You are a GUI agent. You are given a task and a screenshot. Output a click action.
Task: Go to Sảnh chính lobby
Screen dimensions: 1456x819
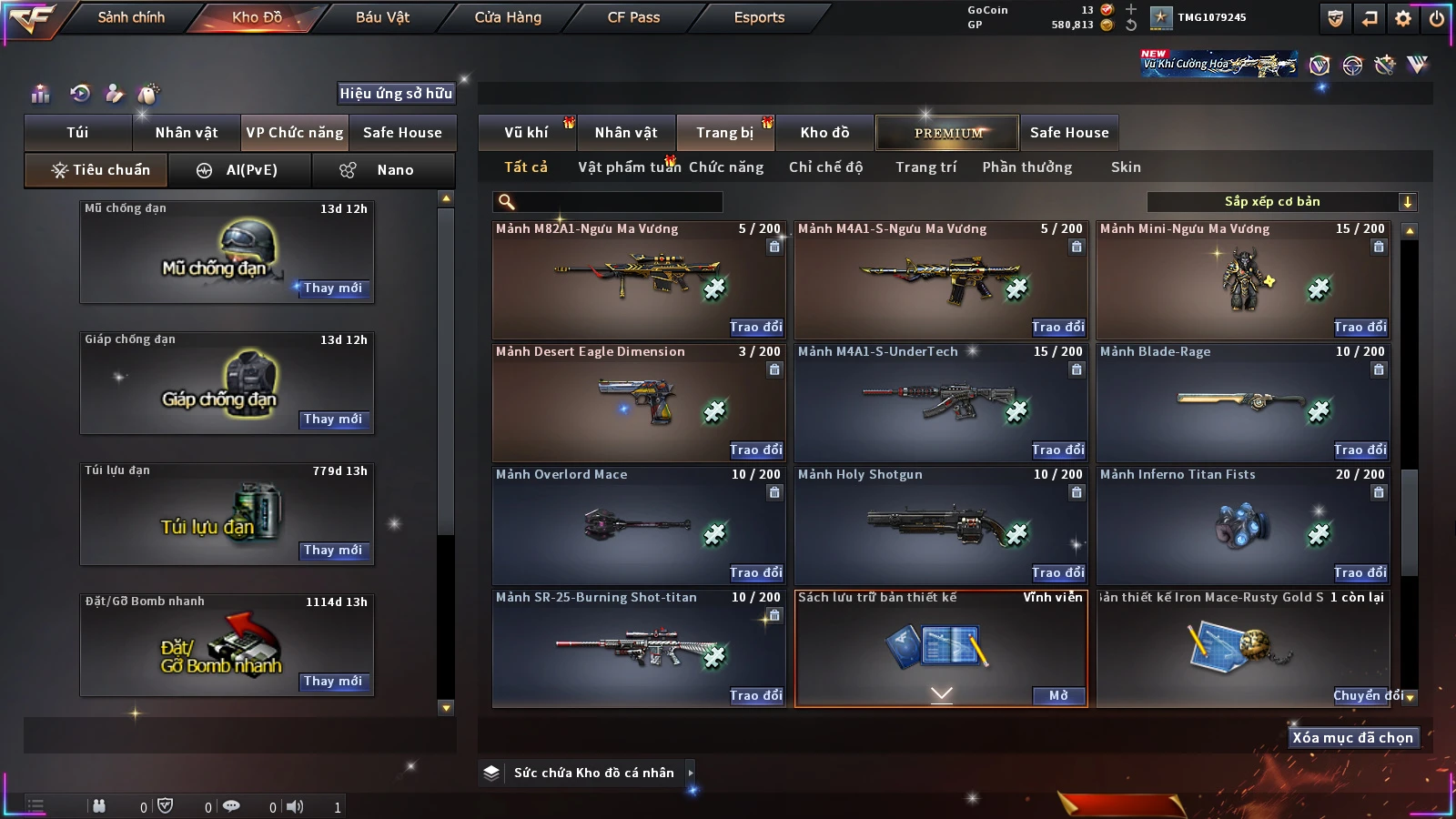131,17
